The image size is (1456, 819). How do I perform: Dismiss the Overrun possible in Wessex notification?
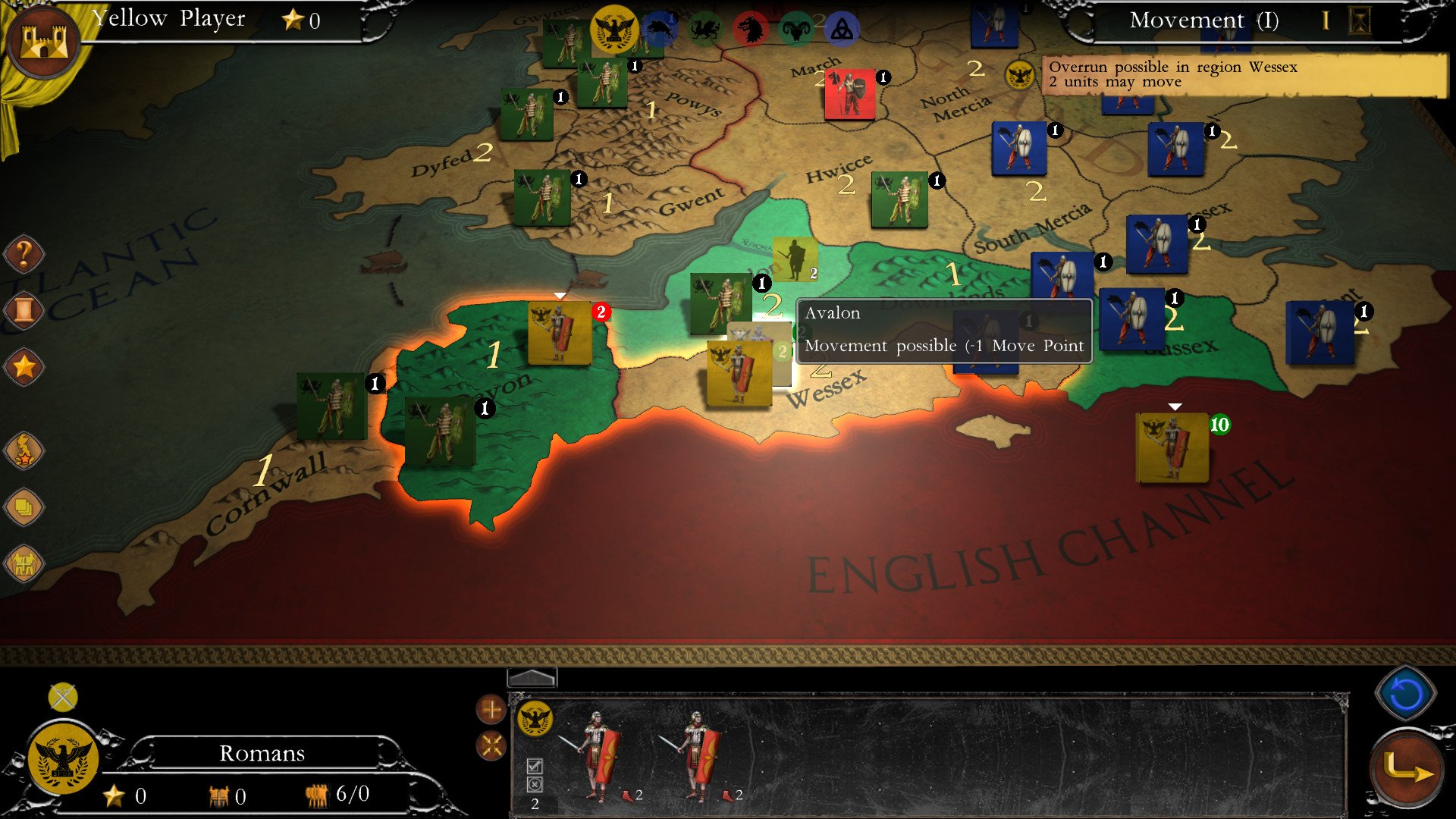click(x=1244, y=74)
